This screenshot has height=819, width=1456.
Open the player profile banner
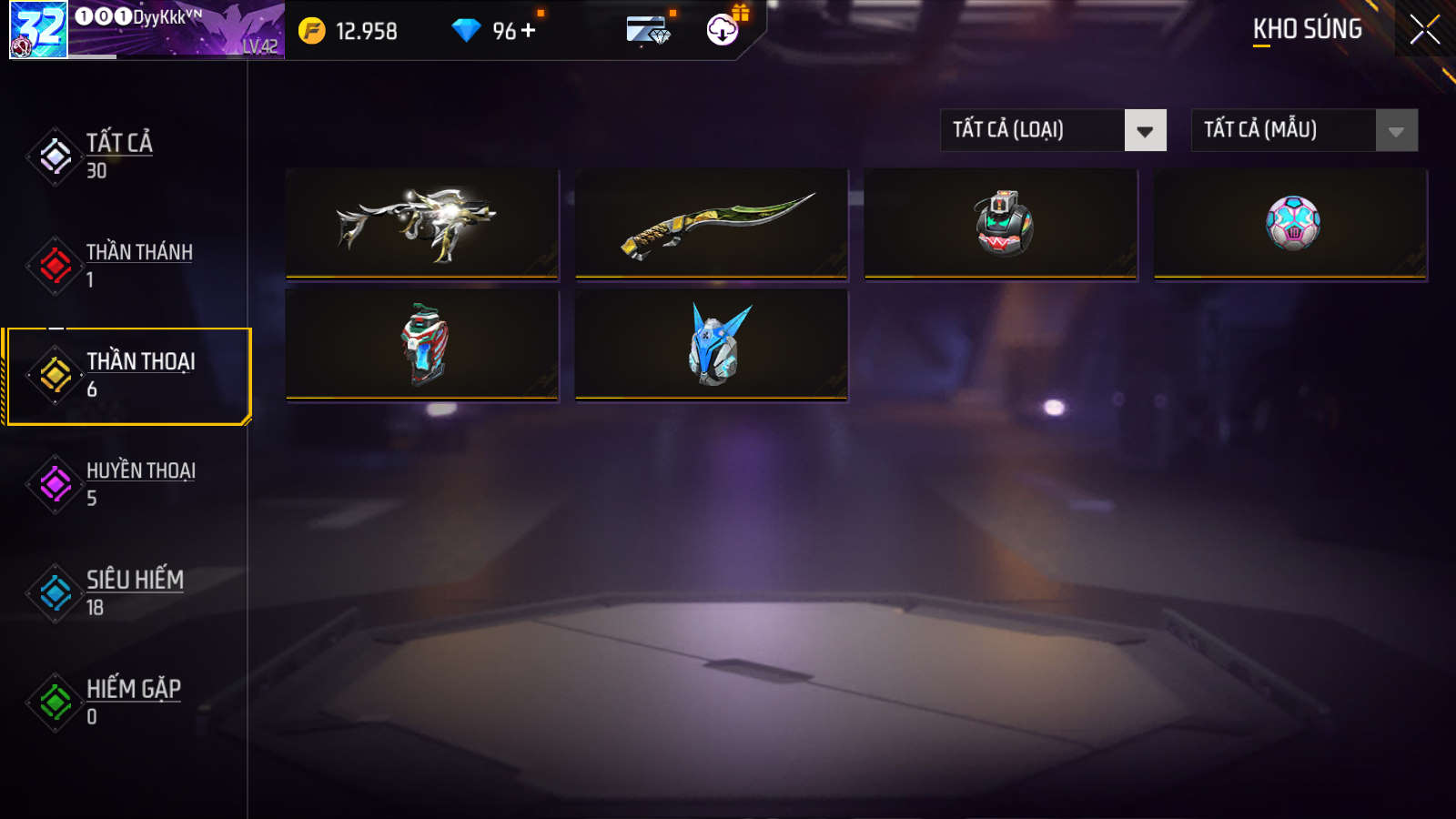pyautogui.click(x=147, y=30)
